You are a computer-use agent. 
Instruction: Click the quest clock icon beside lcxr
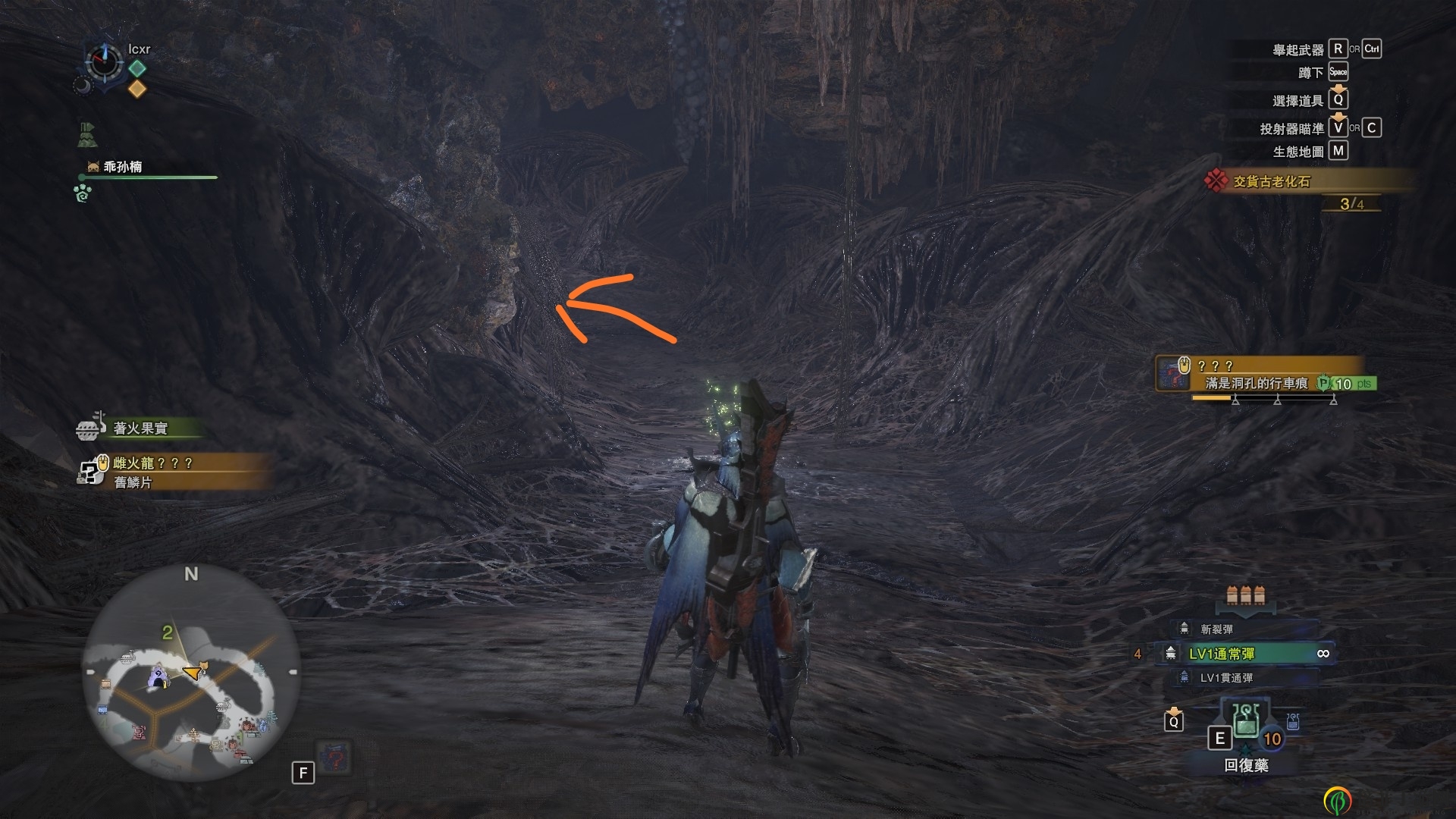104,61
